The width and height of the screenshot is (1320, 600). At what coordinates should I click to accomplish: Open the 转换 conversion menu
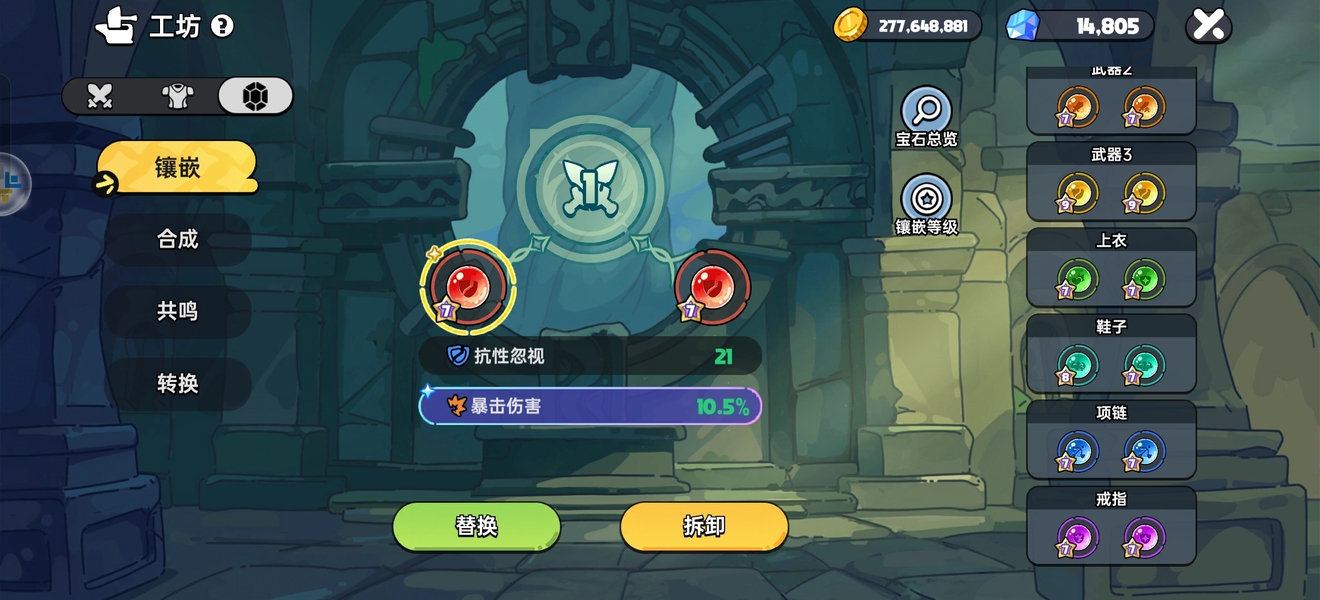[177, 383]
